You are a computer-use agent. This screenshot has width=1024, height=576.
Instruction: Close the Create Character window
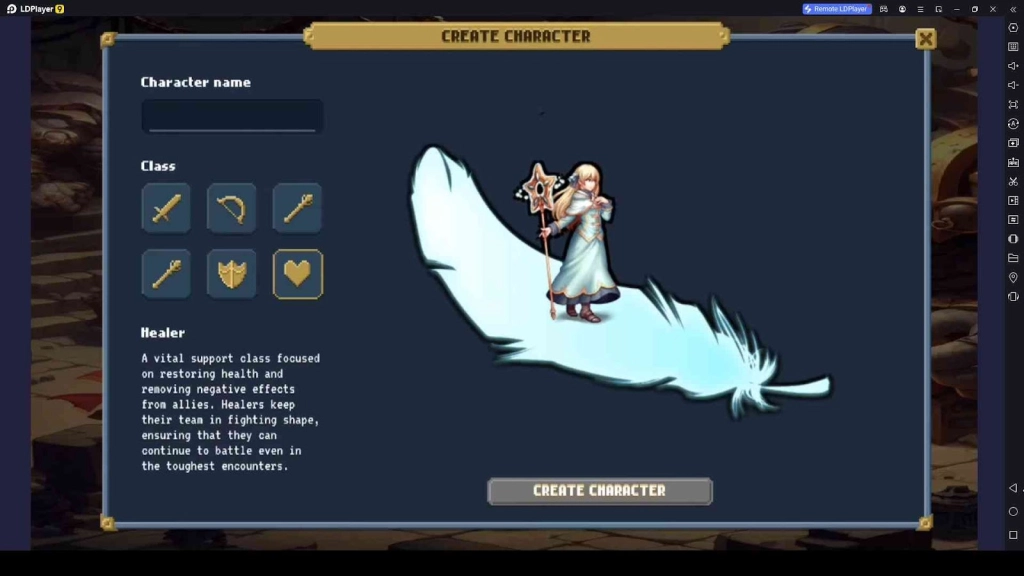(926, 39)
